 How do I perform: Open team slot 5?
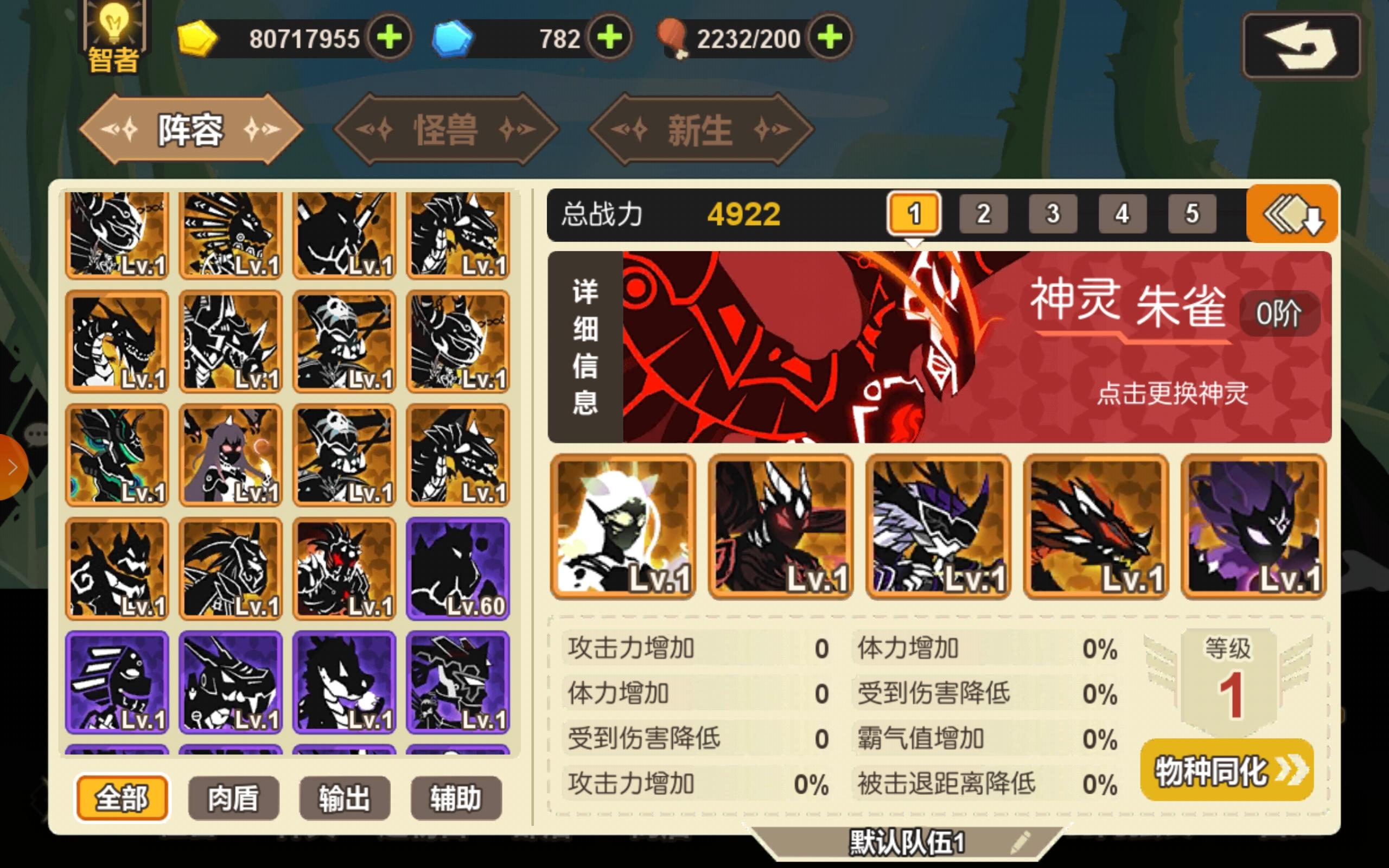(1192, 214)
